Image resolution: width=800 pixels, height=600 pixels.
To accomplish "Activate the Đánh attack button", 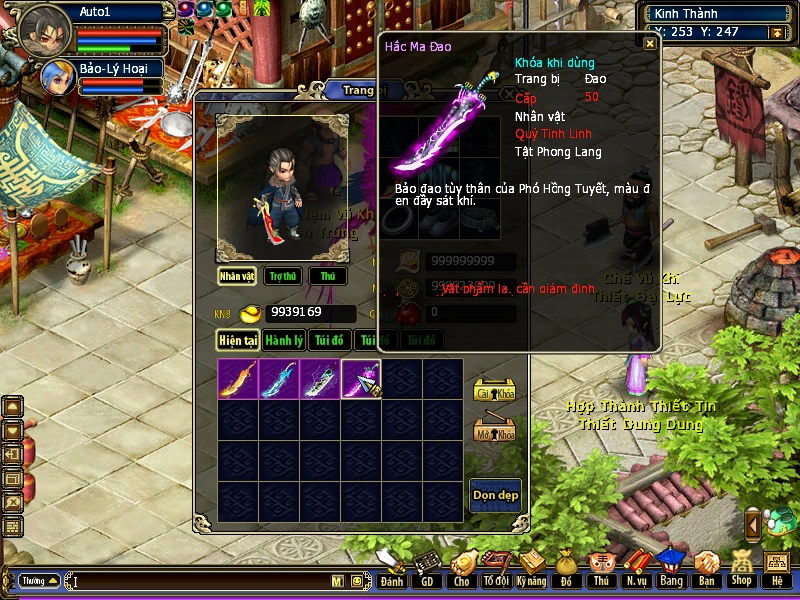I will 391,566.
